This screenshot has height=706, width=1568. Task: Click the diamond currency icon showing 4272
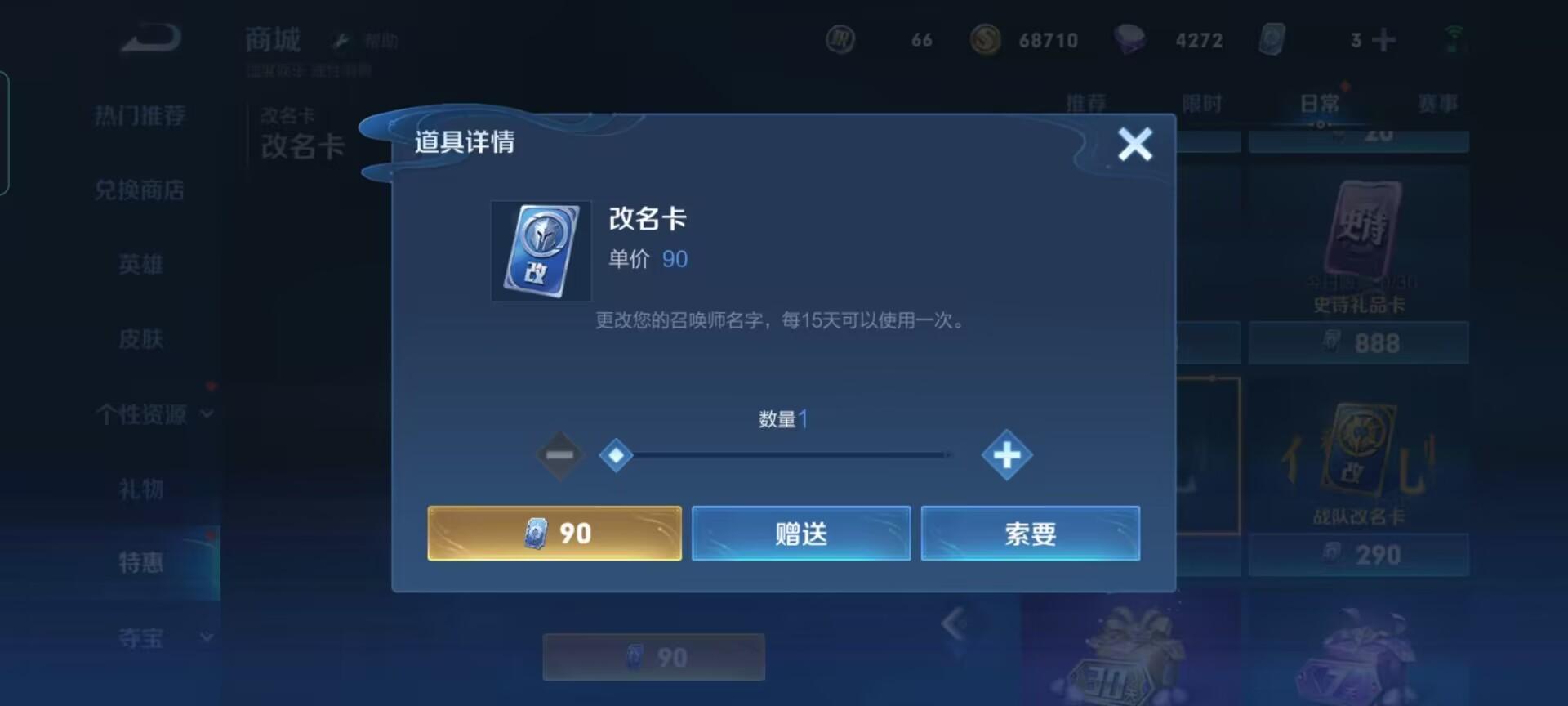1131,39
